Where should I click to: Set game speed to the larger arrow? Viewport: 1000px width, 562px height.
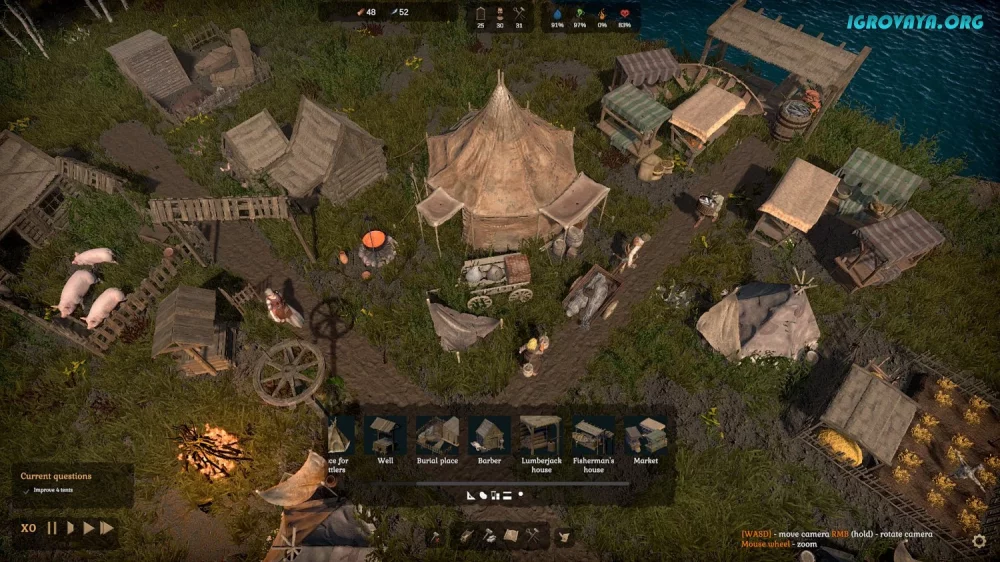click(x=88, y=528)
